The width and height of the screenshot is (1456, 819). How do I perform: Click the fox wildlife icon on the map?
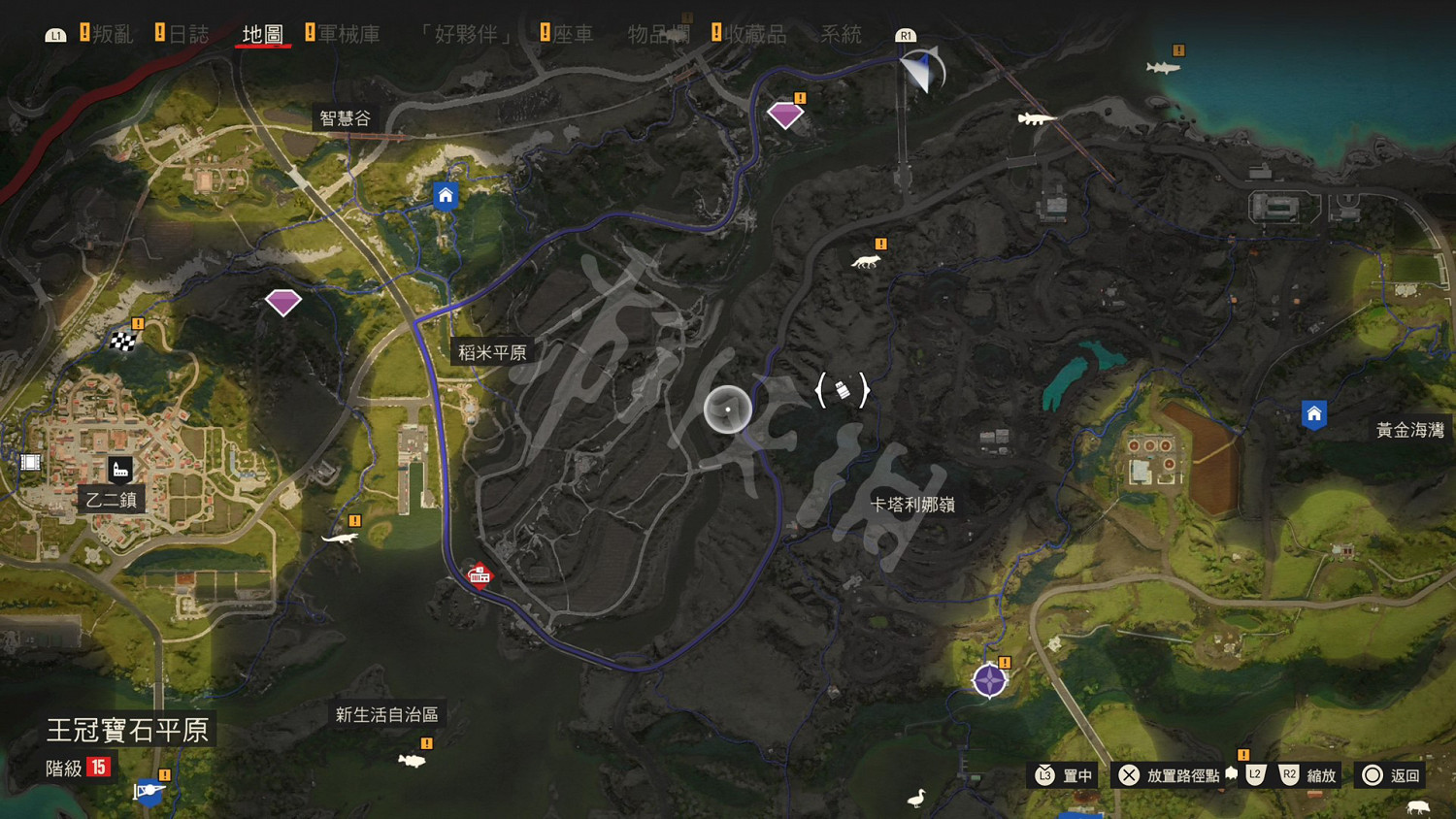click(x=865, y=260)
